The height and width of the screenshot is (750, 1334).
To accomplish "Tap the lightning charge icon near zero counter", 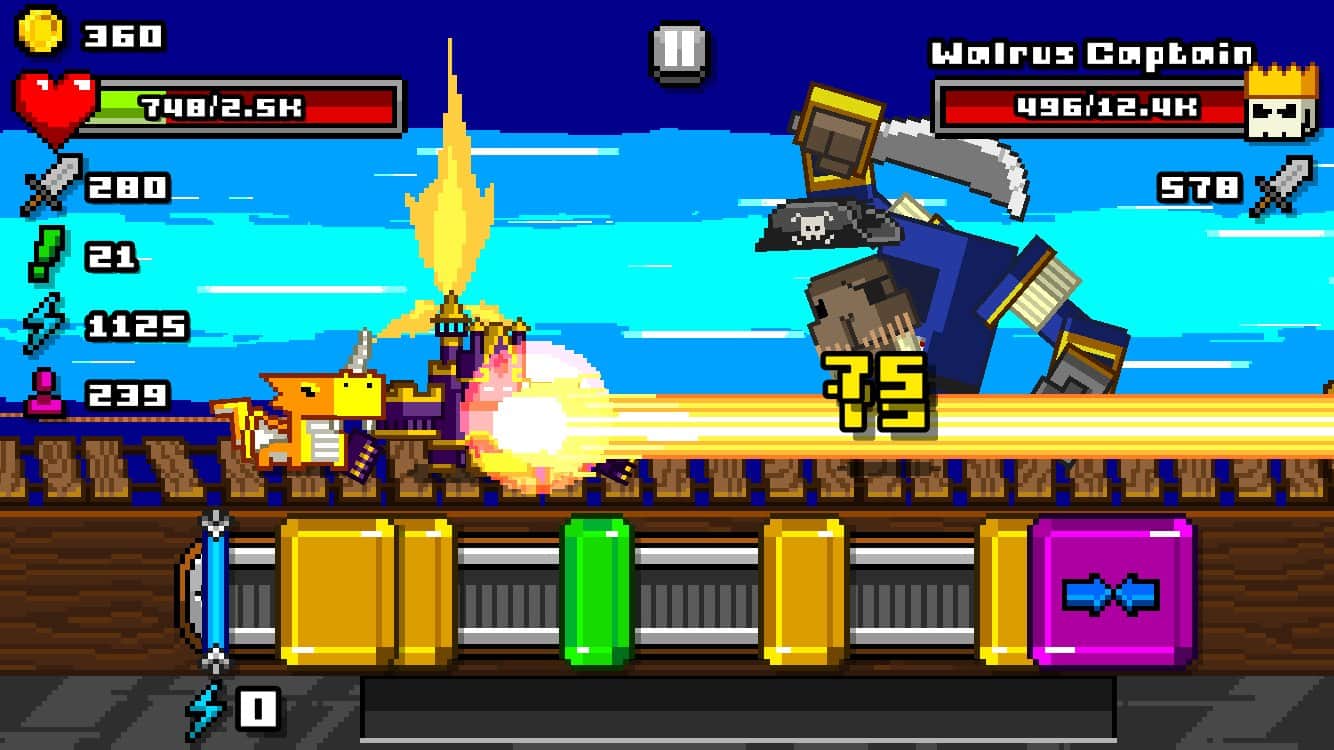I will pos(205,709).
